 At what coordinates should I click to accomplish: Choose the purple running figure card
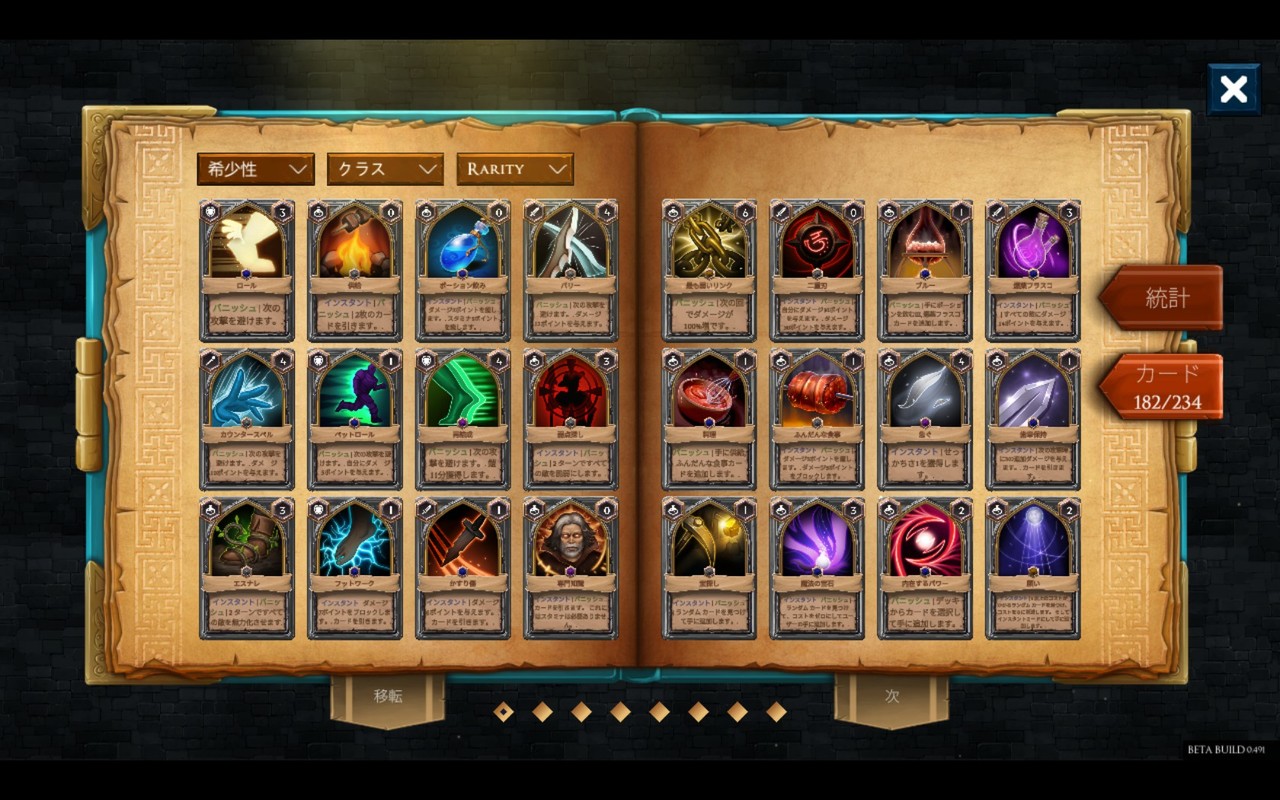tap(355, 419)
